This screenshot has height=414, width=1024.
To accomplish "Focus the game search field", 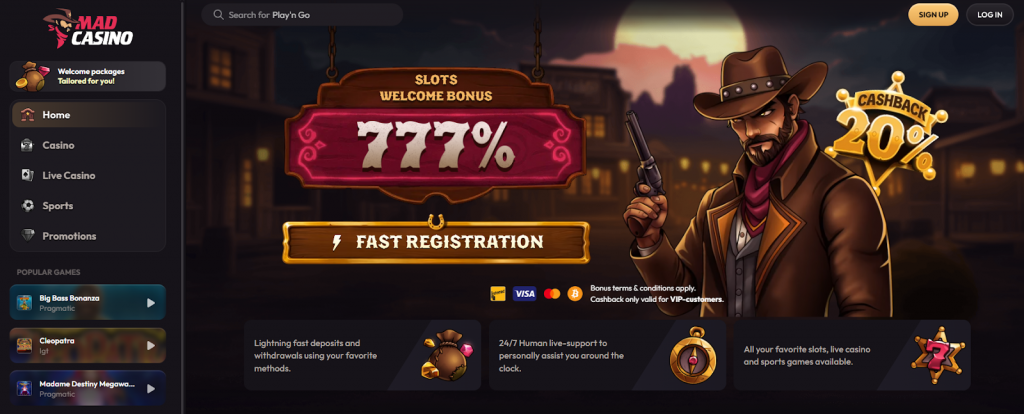I will (x=302, y=15).
